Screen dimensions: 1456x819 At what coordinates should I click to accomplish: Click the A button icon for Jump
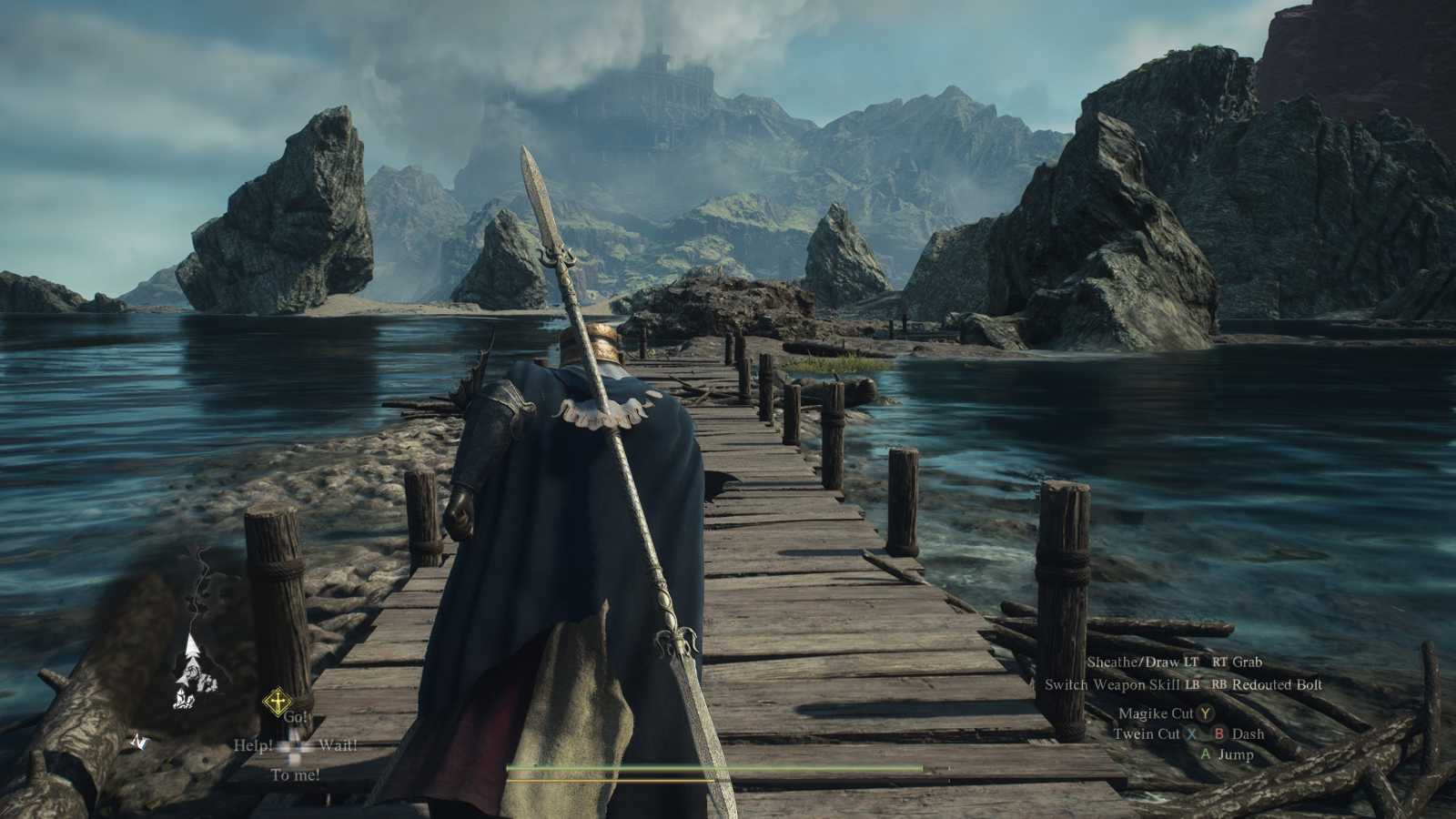pos(1206,753)
